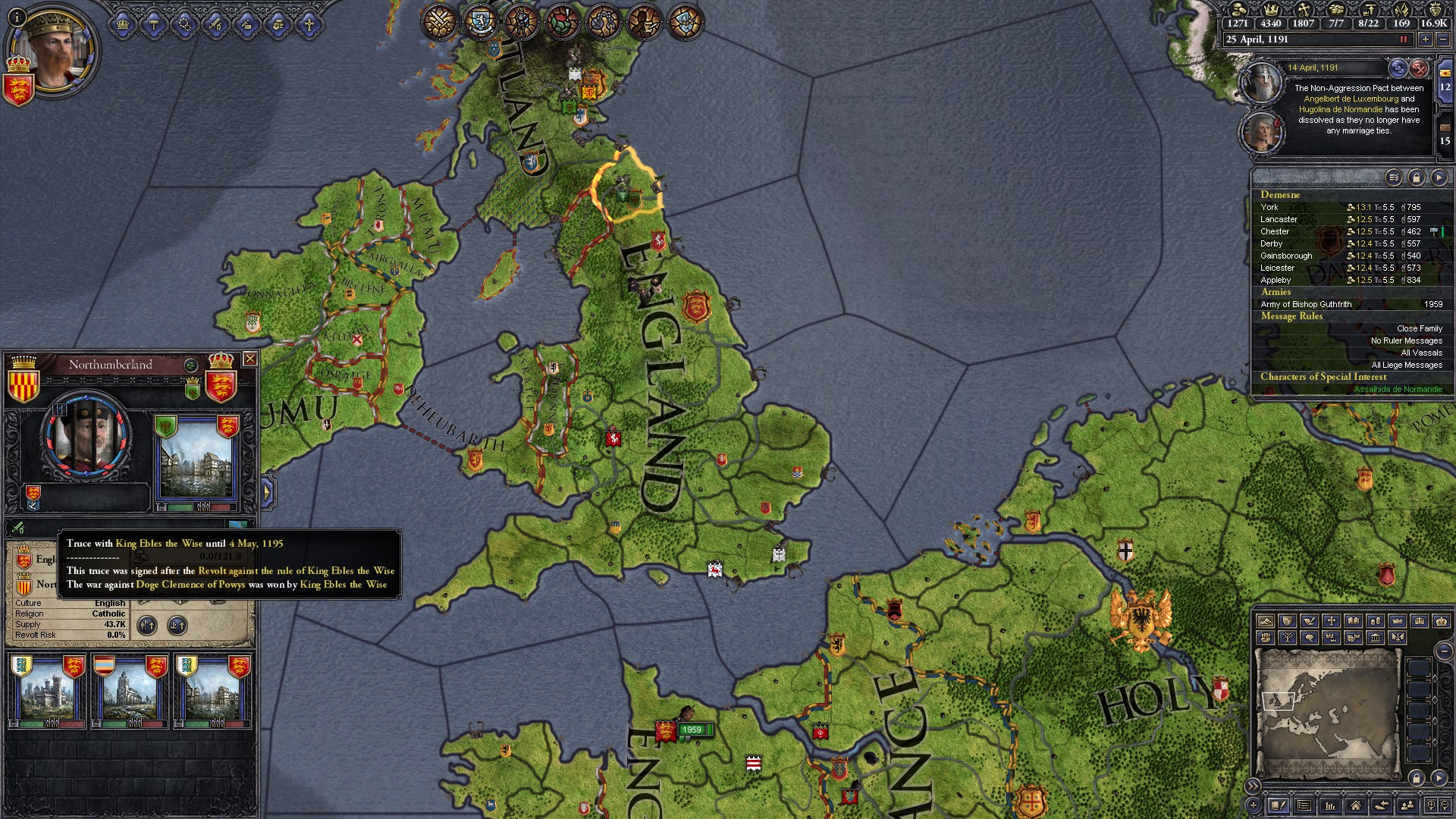
Task: Open Assalhida de Normandie special interest entry
Action: pos(1398,389)
